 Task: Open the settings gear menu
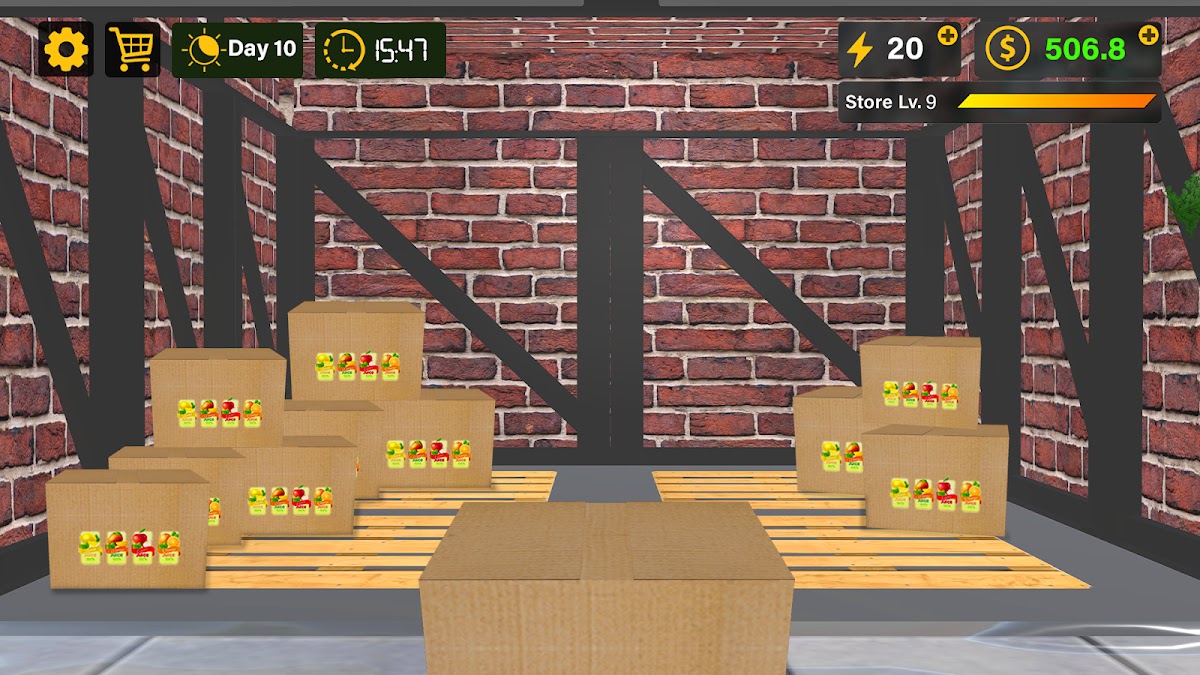[x=66, y=49]
